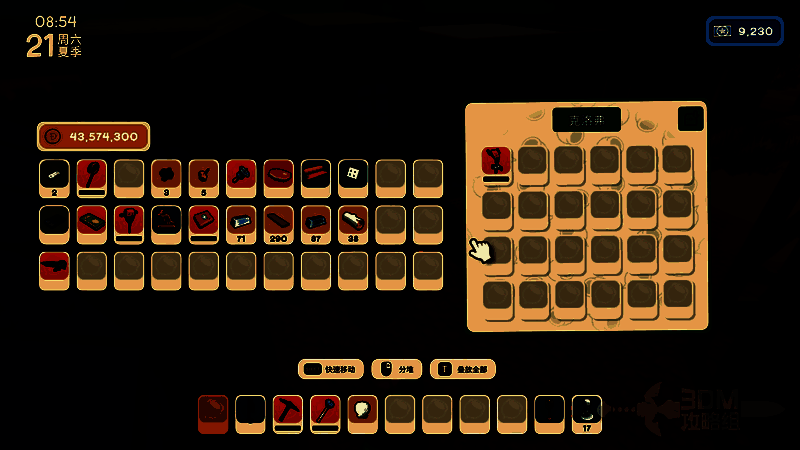Select the highlighted red first hotbar slot
This screenshot has width=800, height=450.
(213, 412)
